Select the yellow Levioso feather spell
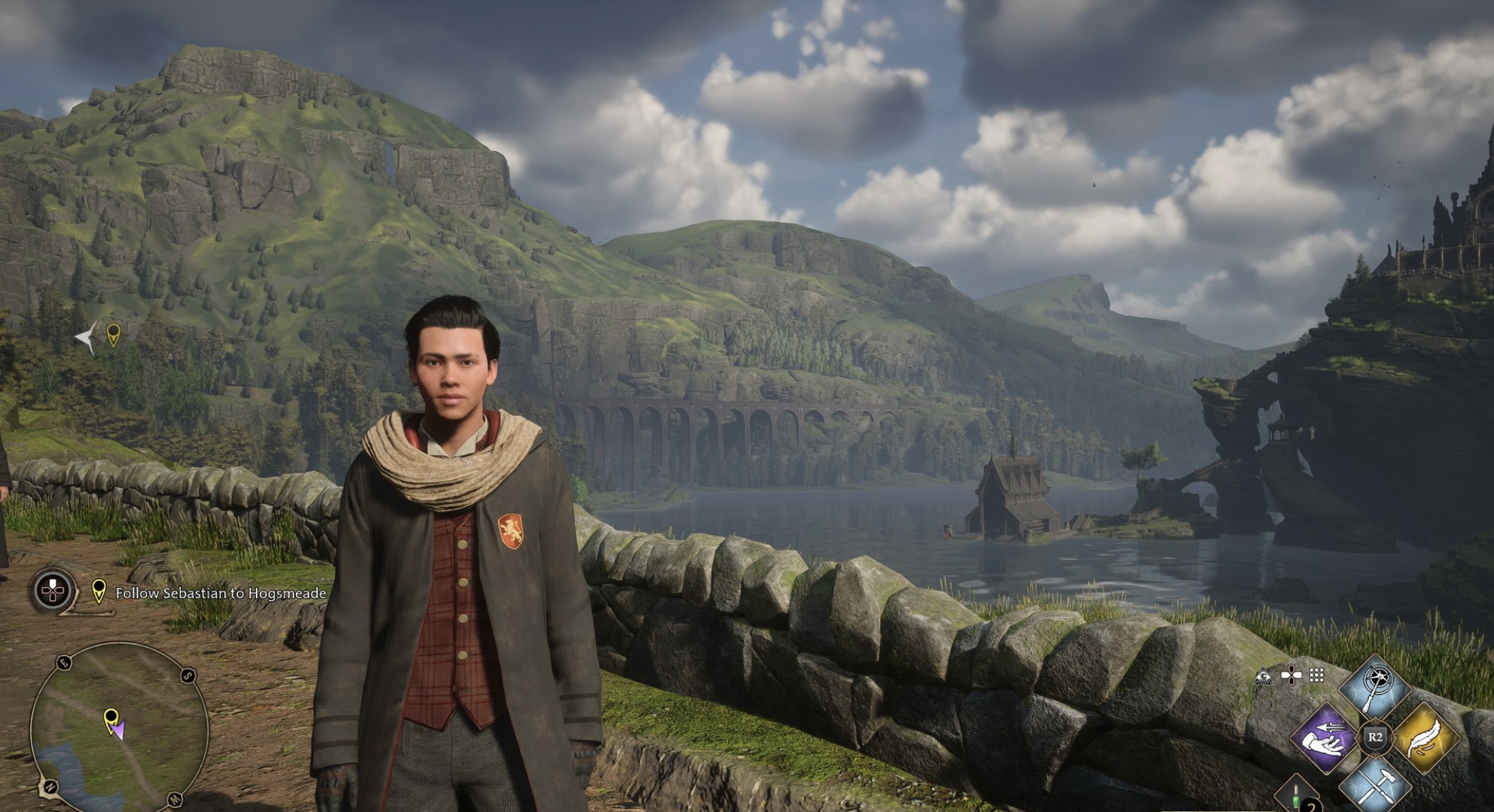This screenshot has height=812, width=1494. (1425, 737)
